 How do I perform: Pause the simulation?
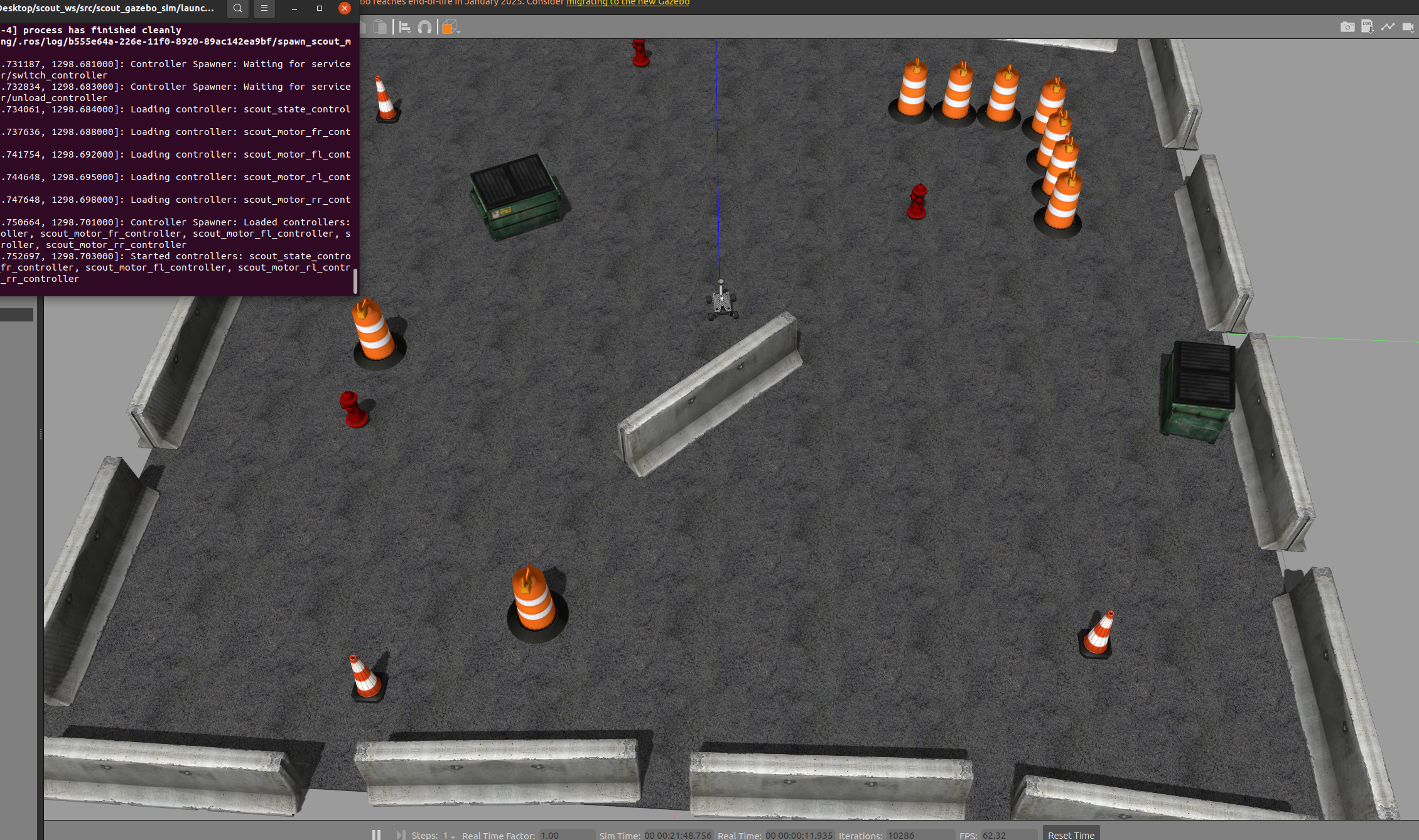coord(376,835)
